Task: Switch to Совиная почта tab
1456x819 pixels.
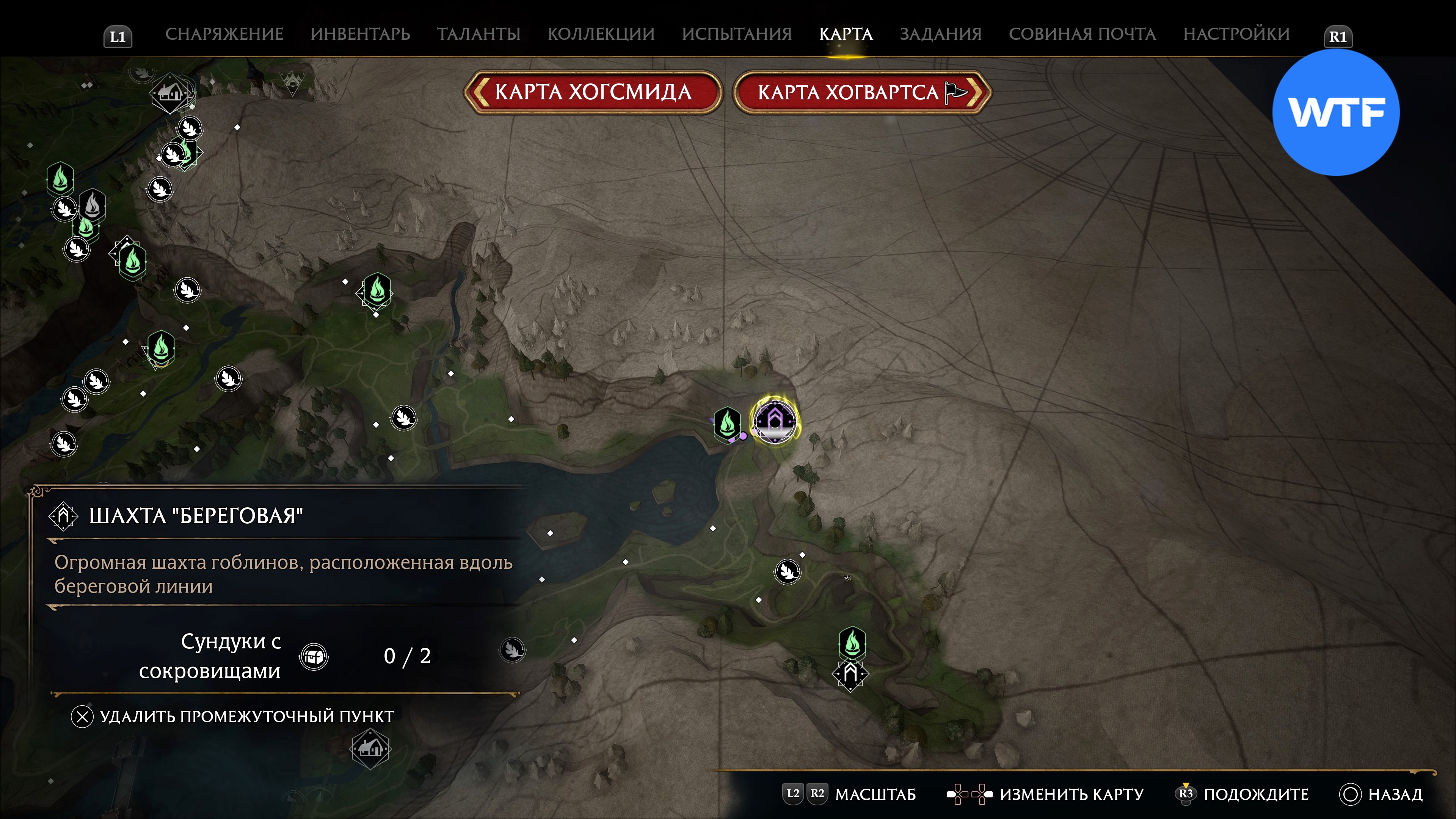Action: pos(1083,34)
